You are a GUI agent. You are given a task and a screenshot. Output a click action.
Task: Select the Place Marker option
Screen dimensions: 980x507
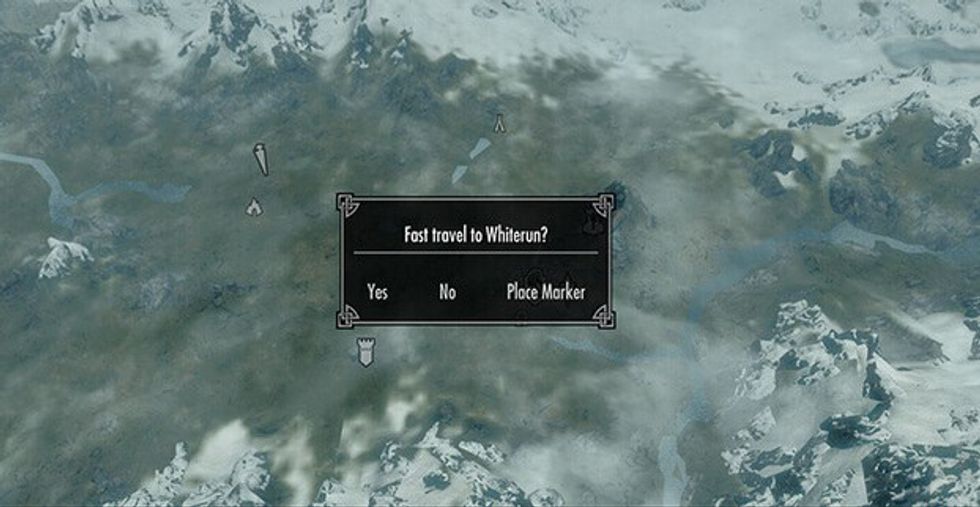(545, 292)
